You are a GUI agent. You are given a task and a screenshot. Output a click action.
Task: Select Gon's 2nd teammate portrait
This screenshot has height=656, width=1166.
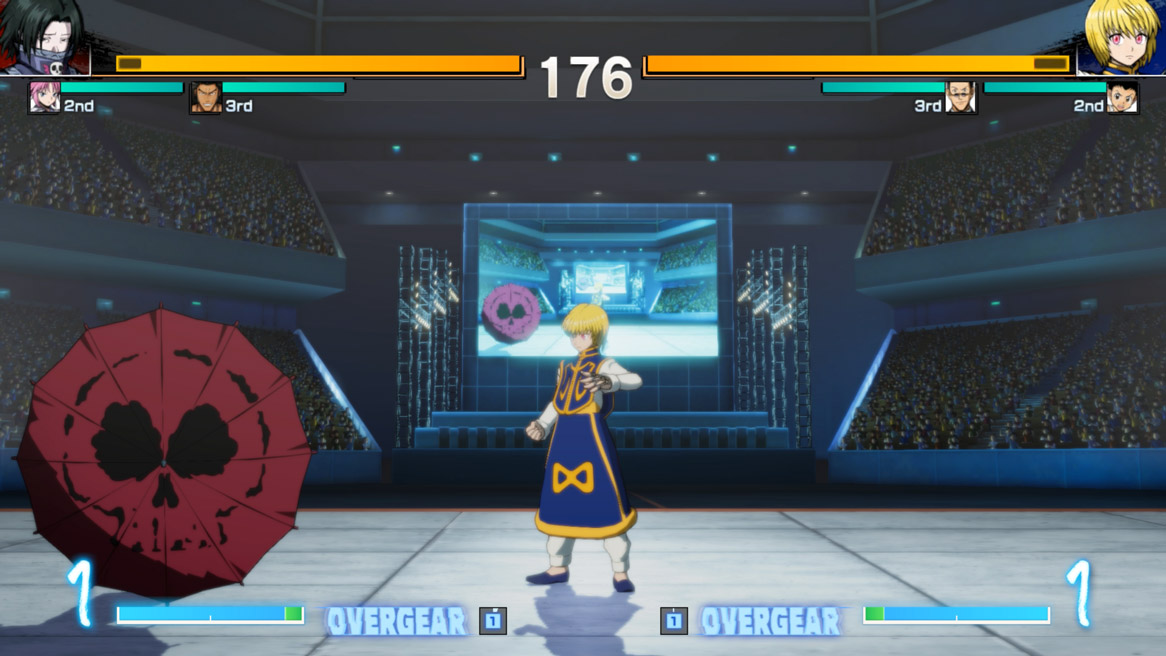coord(1122,98)
